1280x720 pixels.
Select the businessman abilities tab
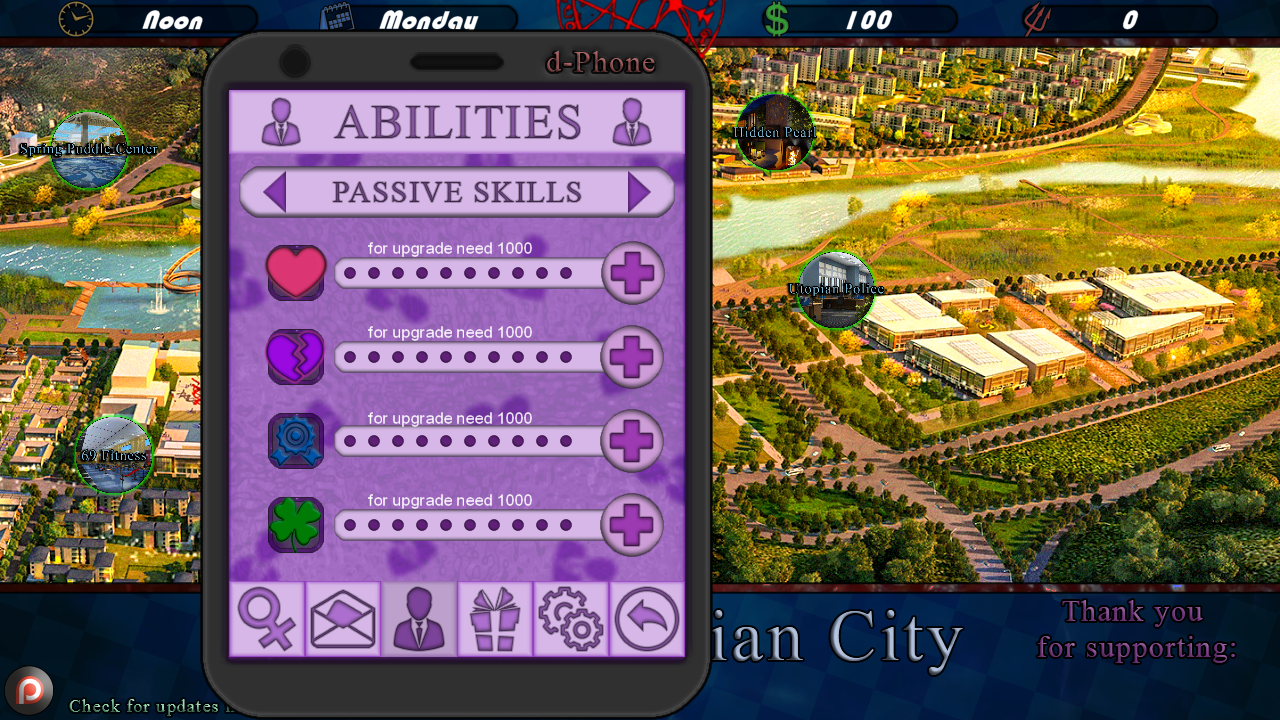click(x=419, y=619)
